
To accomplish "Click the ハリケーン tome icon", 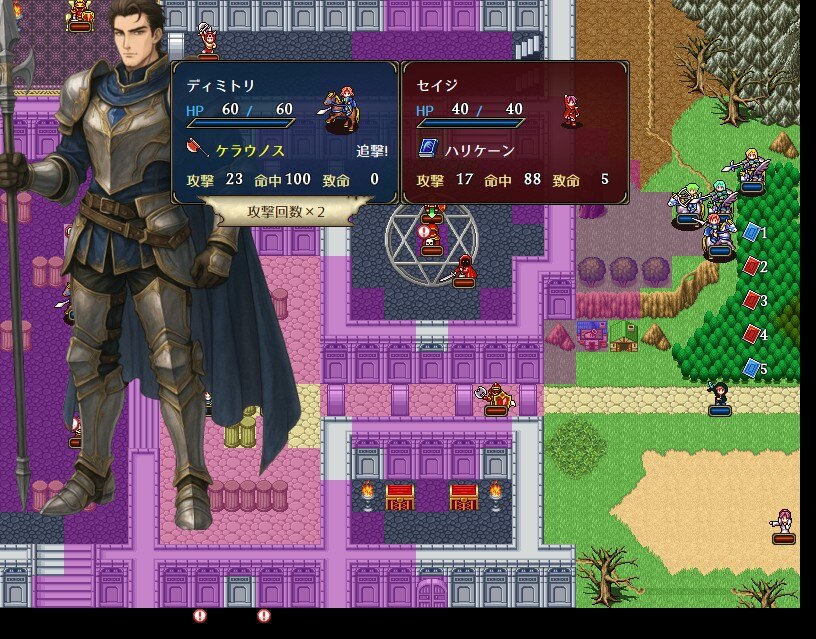I will point(426,150).
